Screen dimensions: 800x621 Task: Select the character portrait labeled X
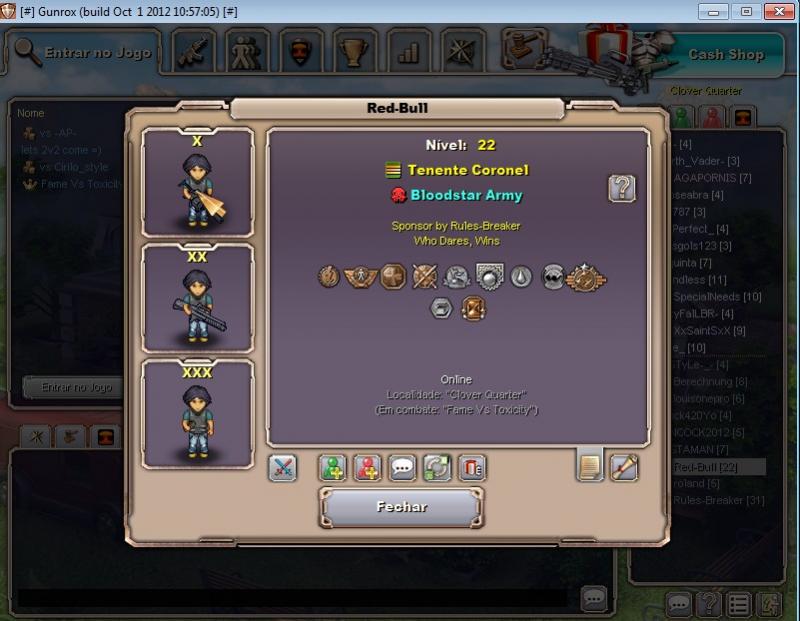click(x=197, y=183)
